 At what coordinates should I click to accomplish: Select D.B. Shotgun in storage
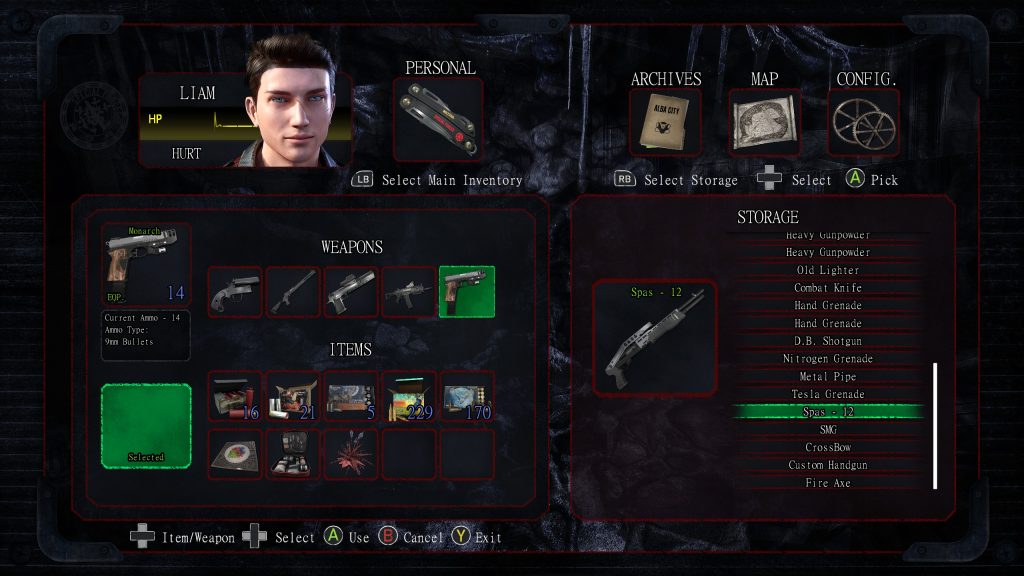tap(827, 341)
